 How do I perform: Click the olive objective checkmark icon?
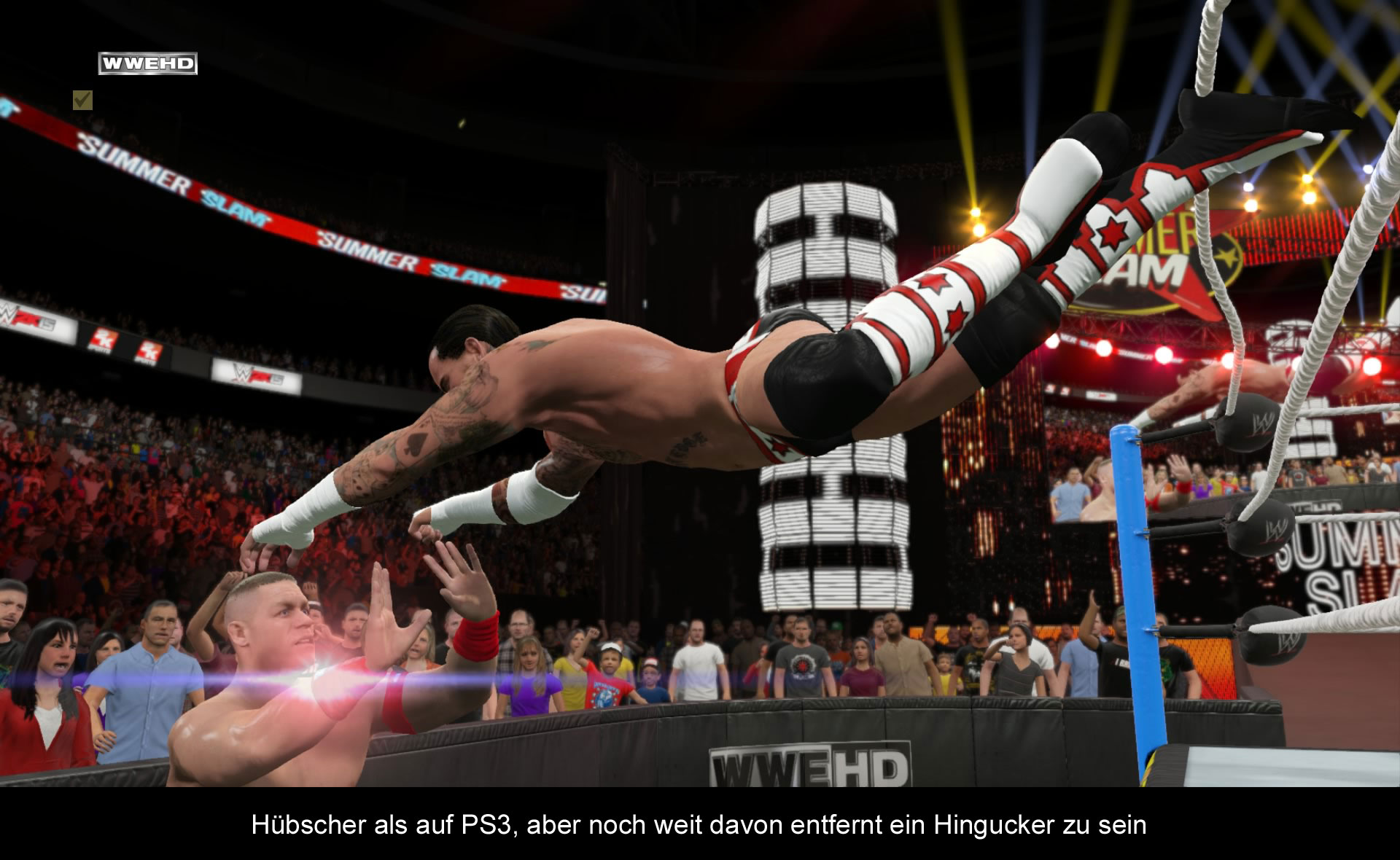(82, 100)
